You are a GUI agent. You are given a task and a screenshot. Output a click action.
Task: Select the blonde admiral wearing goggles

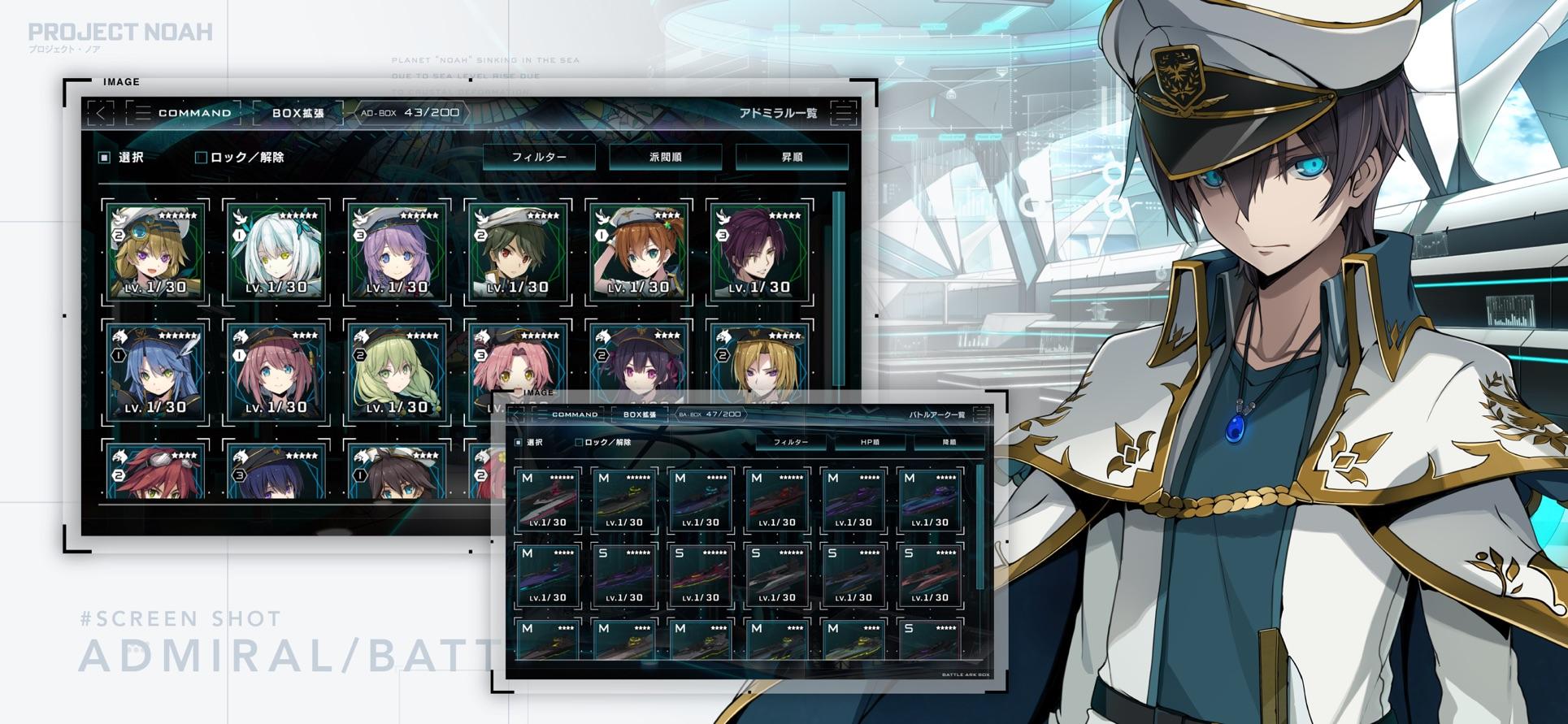pyautogui.click(x=155, y=252)
